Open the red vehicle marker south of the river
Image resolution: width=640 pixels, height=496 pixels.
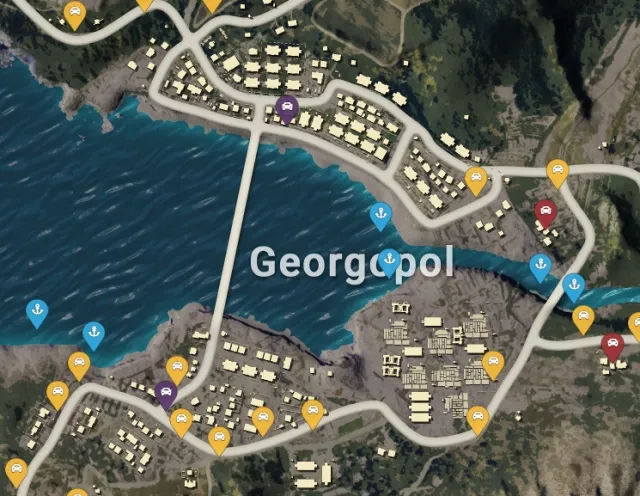pos(611,346)
